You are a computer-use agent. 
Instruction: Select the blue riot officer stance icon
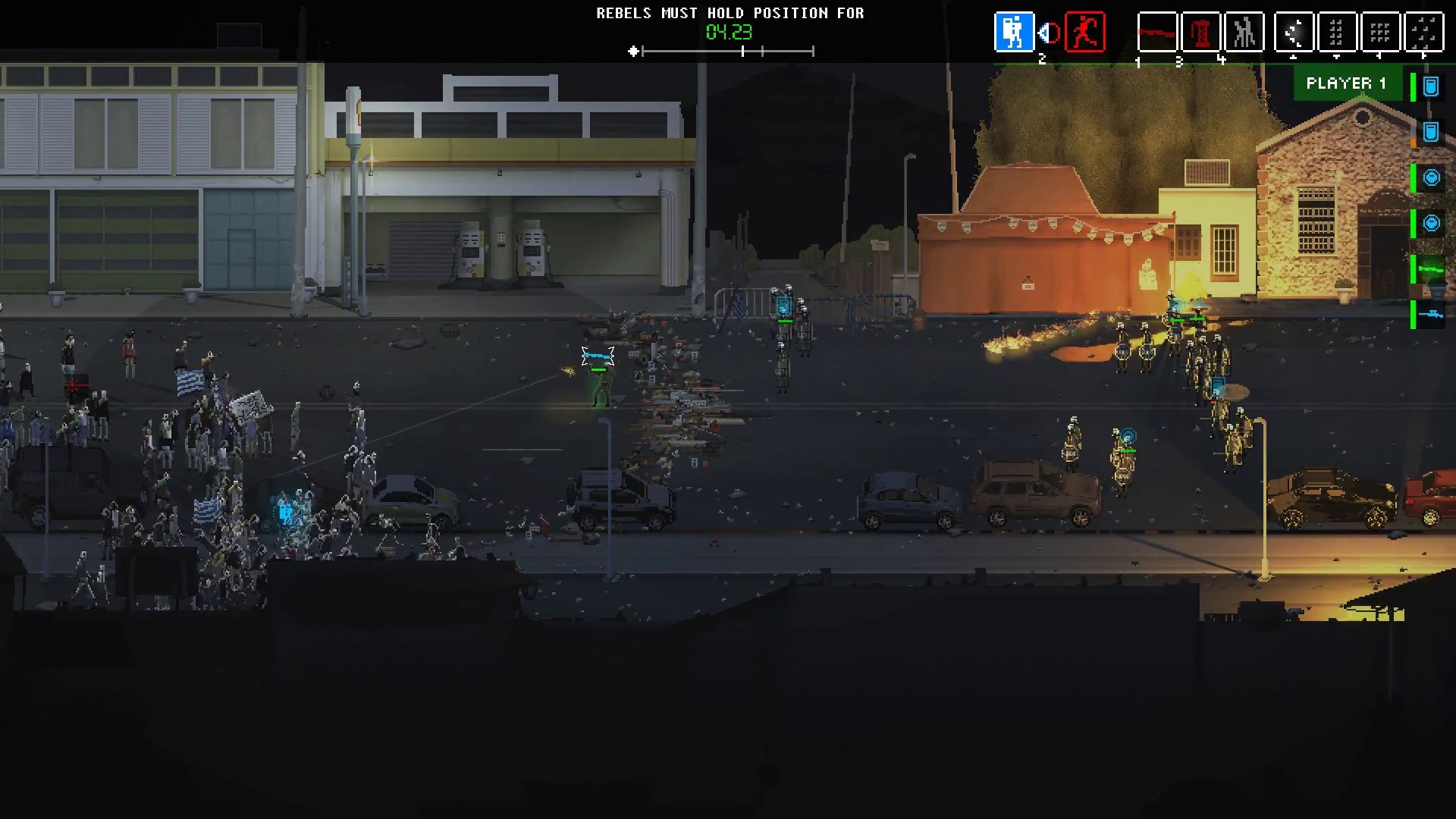(x=1015, y=33)
